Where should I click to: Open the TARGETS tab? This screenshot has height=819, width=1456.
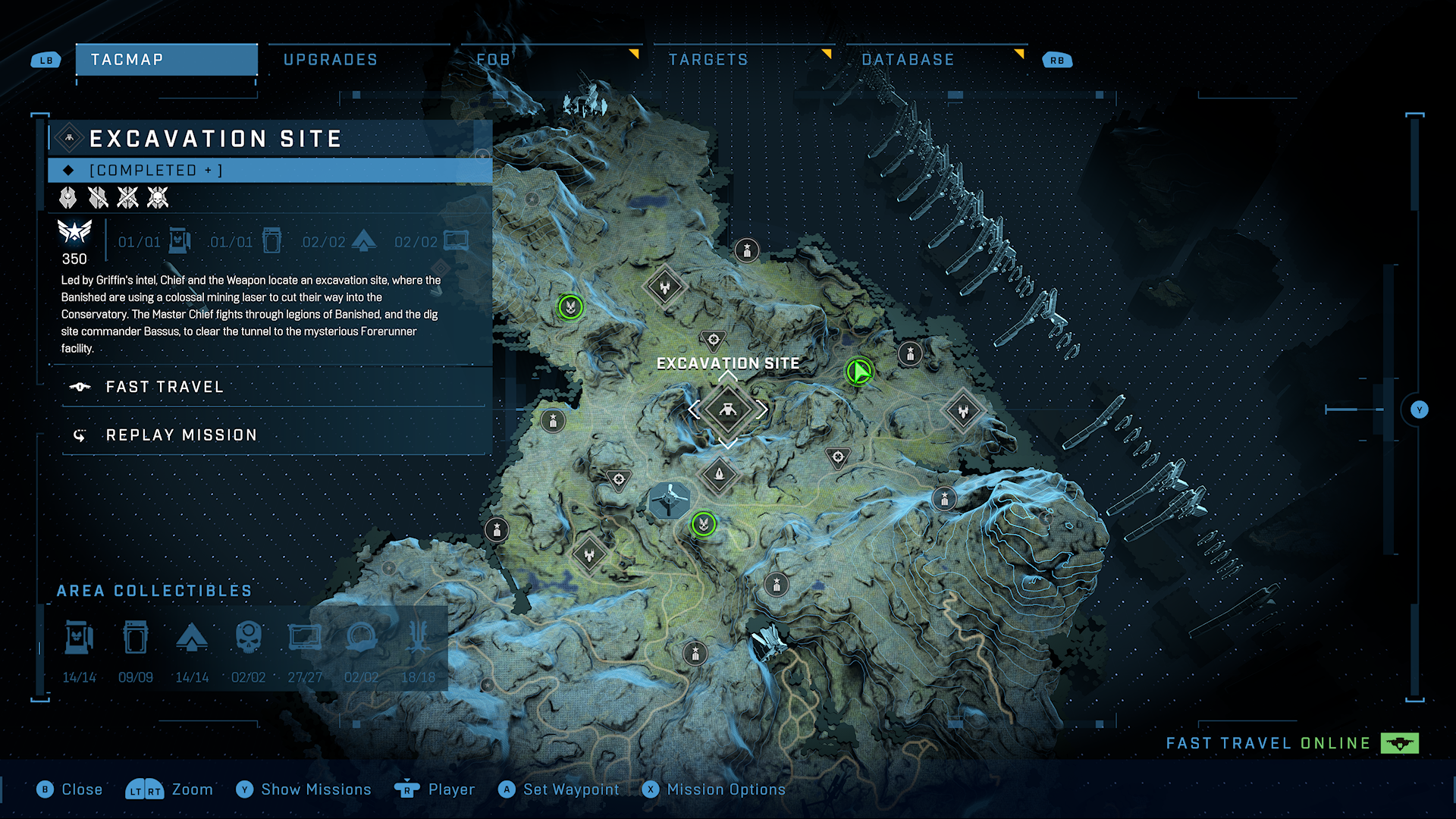click(708, 60)
